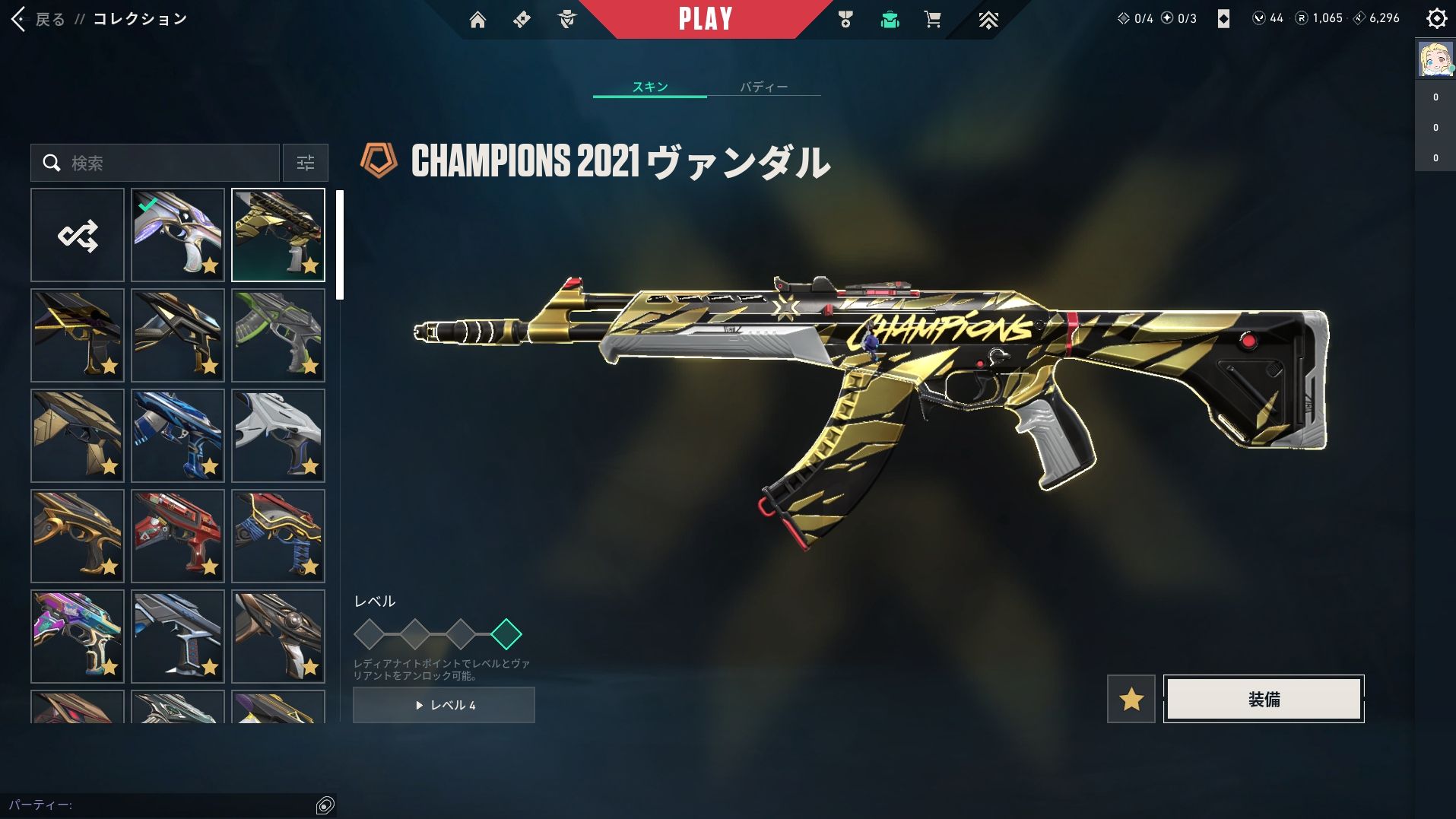Open the settings gear

1436,18
